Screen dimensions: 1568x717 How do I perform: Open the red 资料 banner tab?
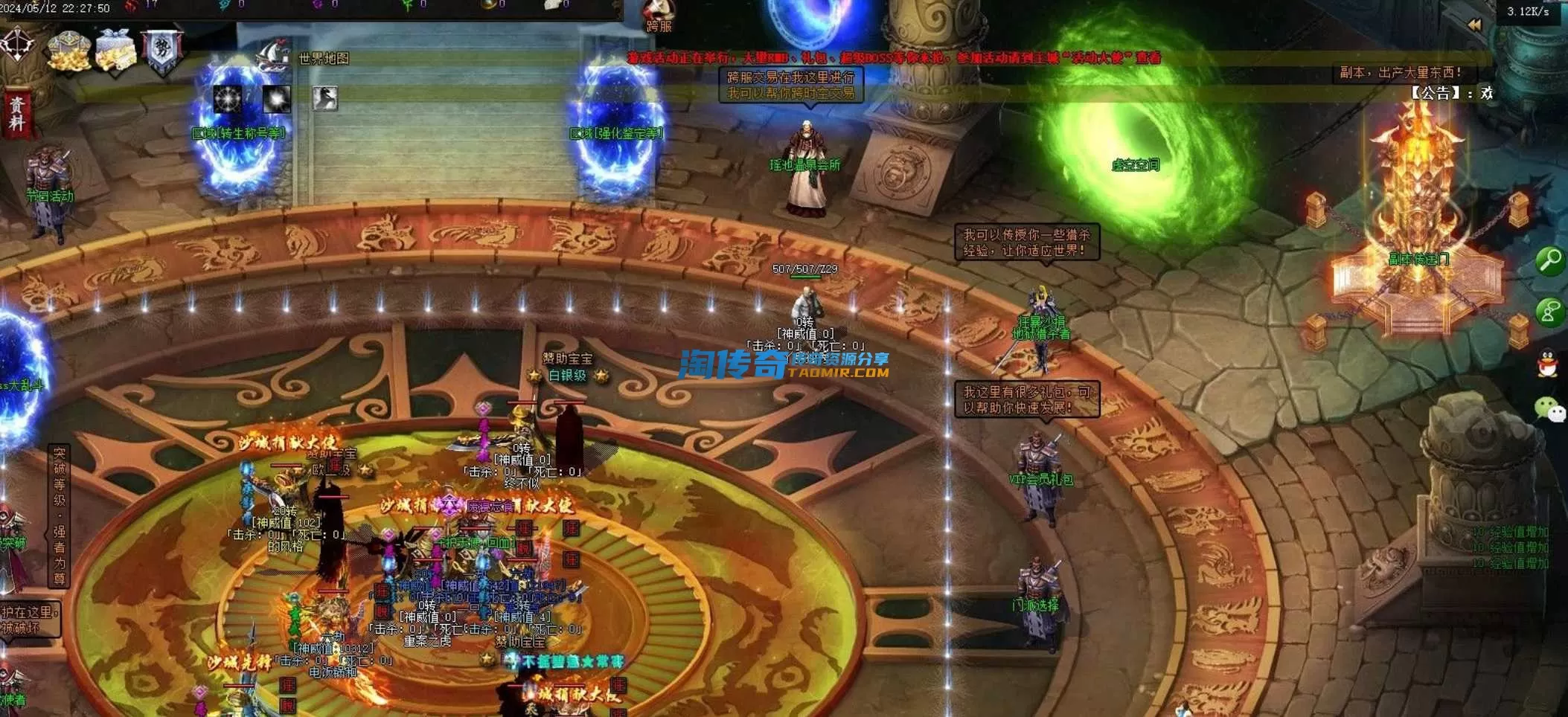tap(17, 114)
